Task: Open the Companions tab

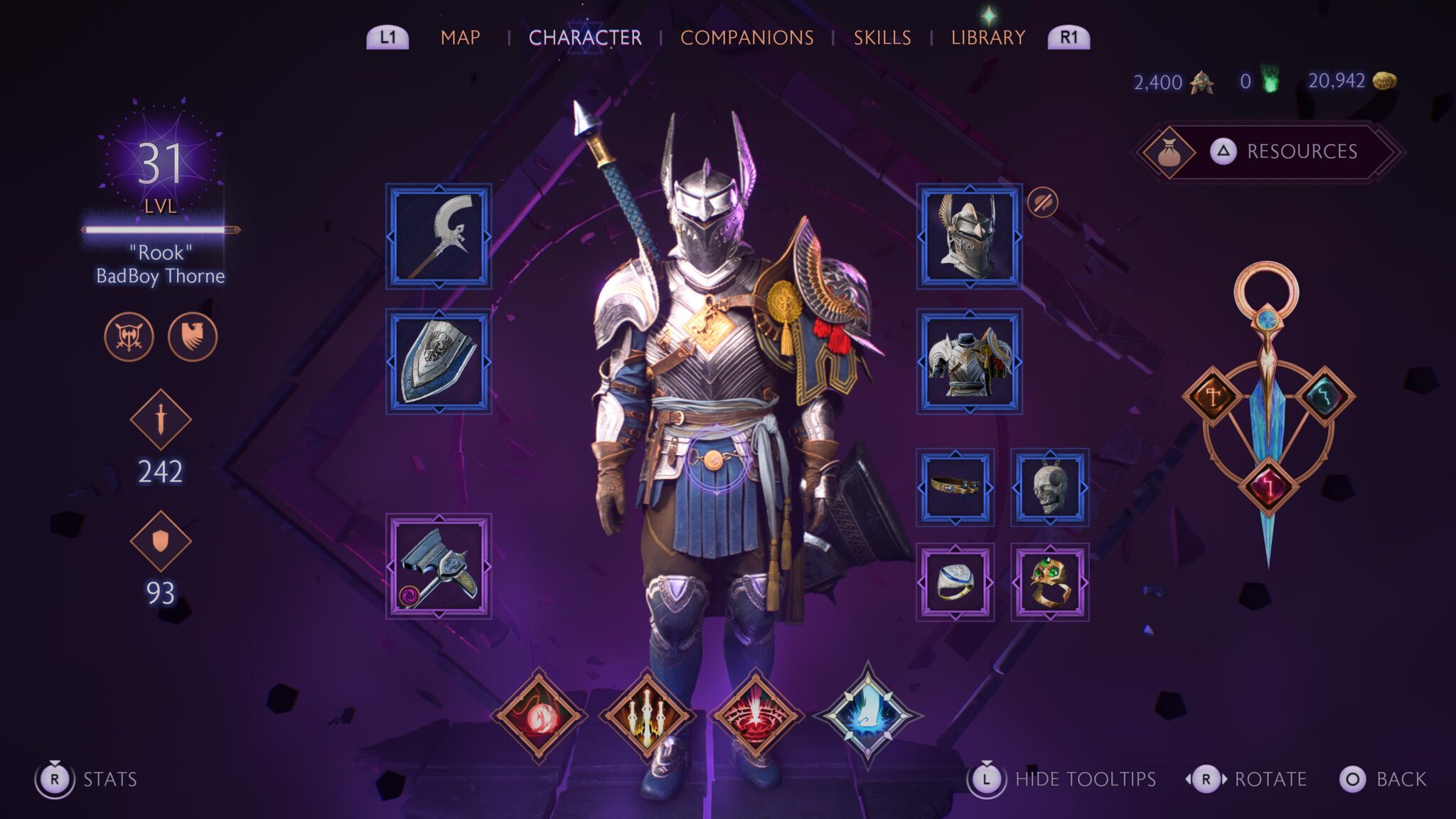Action: (746, 38)
